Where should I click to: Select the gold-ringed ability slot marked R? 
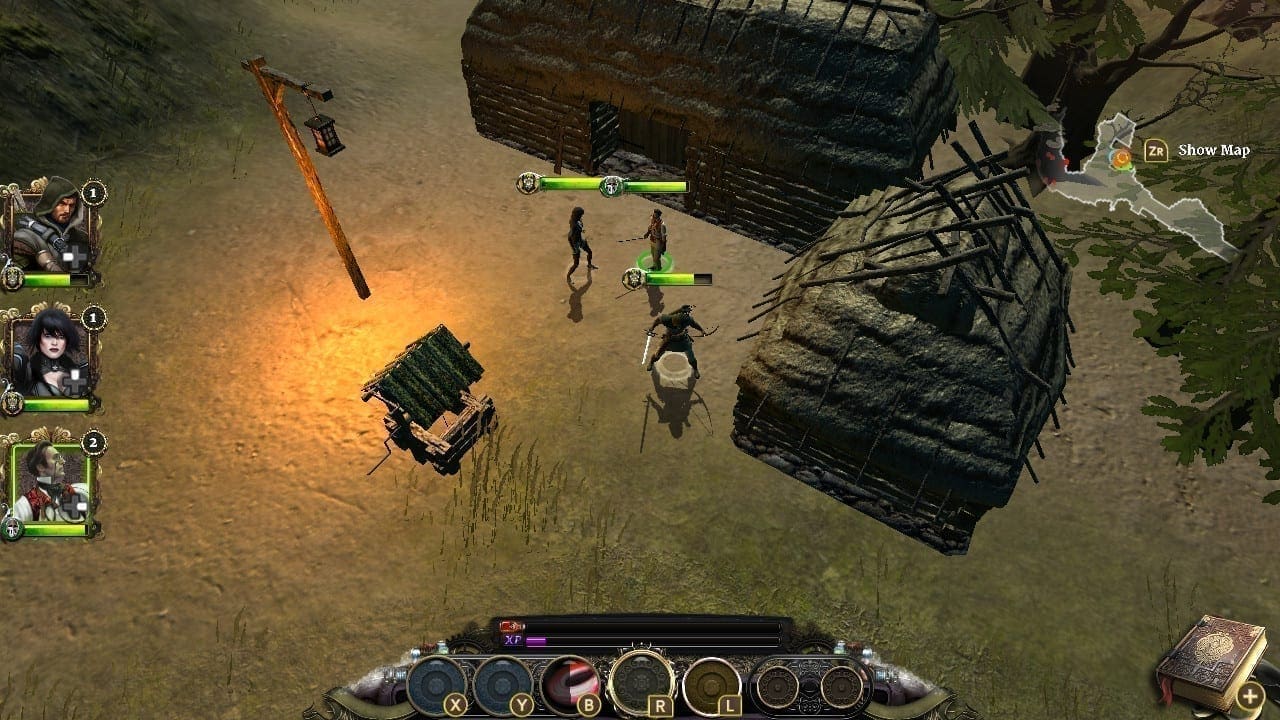tap(641, 682)
